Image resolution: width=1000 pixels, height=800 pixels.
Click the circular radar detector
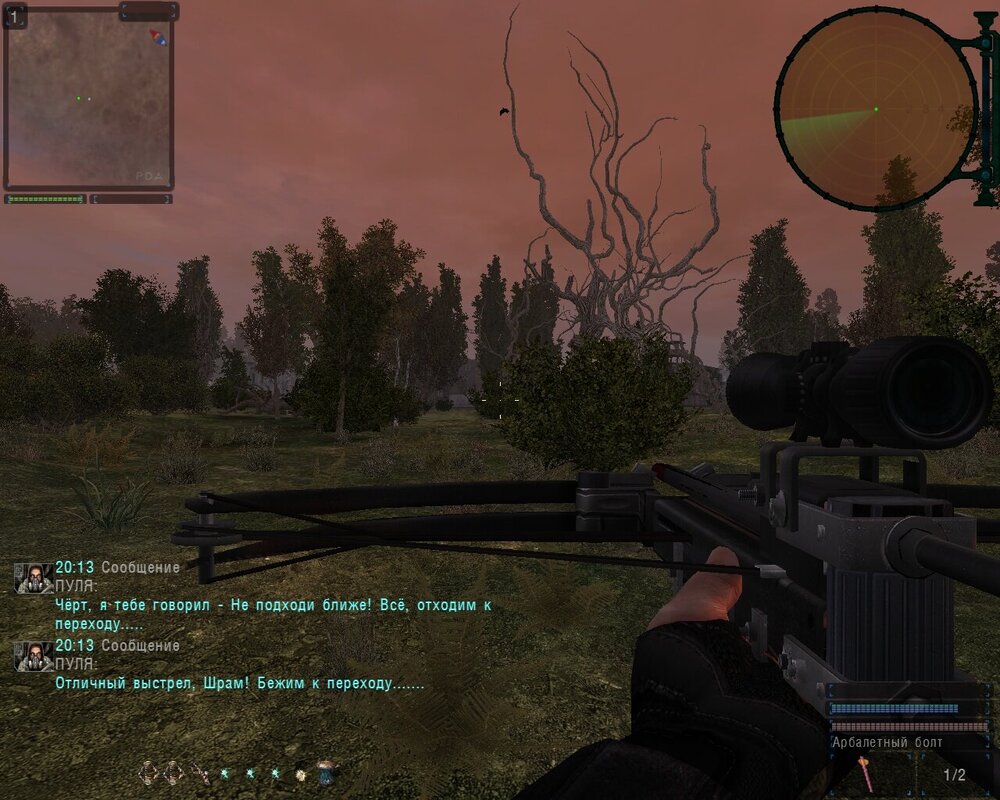pyautogui.click(x=876, y=110)
